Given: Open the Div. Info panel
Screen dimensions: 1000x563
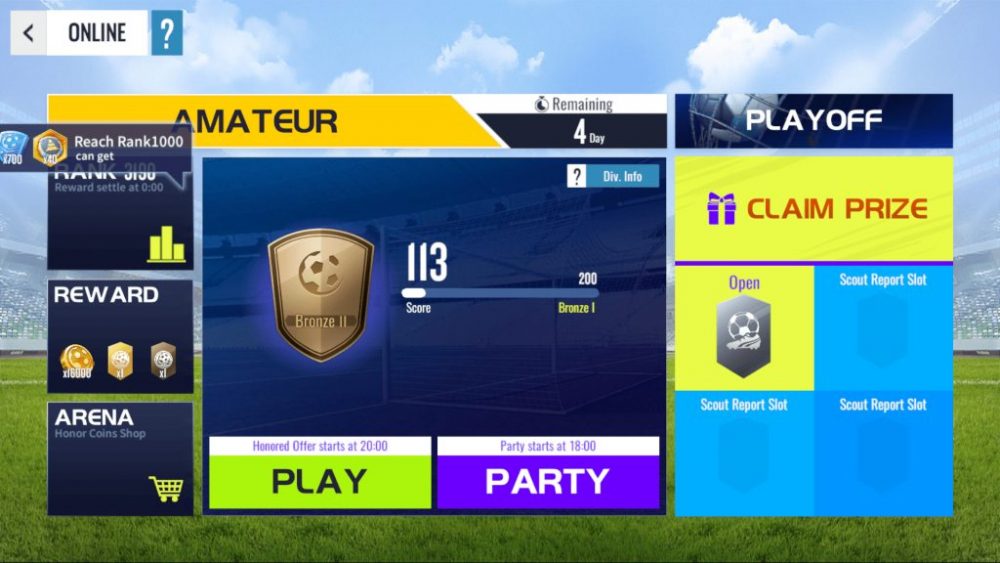Looking at the screenshot, I should [613, 177].
